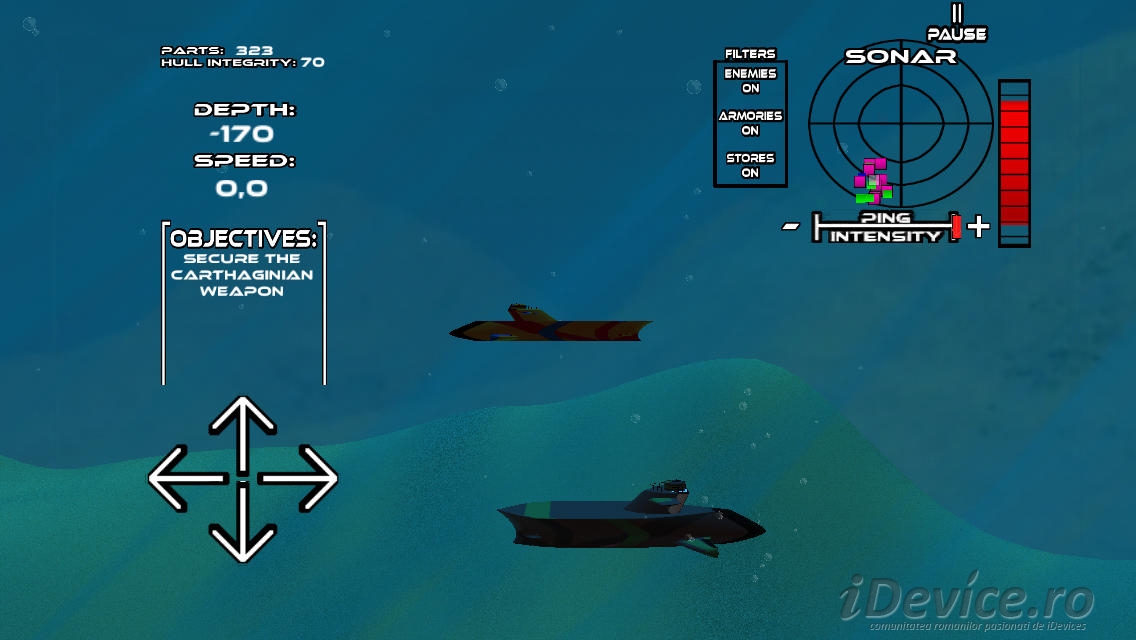1136x640 pixels.
Task: Click the ping intensity slider track
Action: pos(885,227)
